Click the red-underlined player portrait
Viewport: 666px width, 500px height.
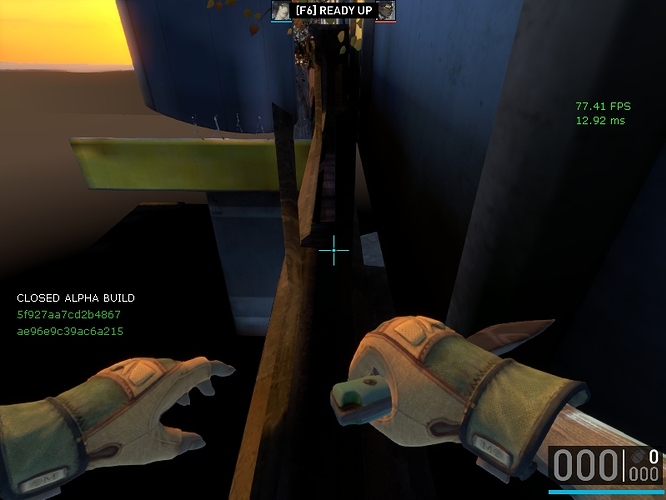385,10
